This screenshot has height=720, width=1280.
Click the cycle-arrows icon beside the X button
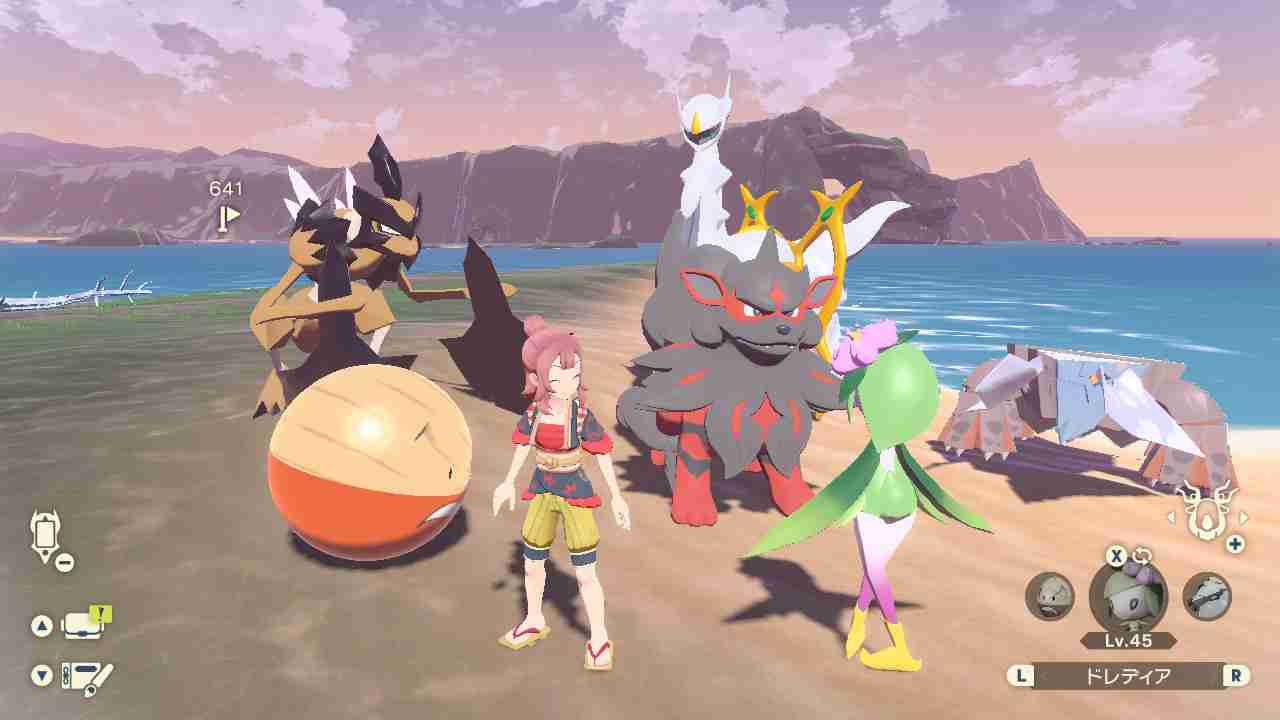[1143, 555]
